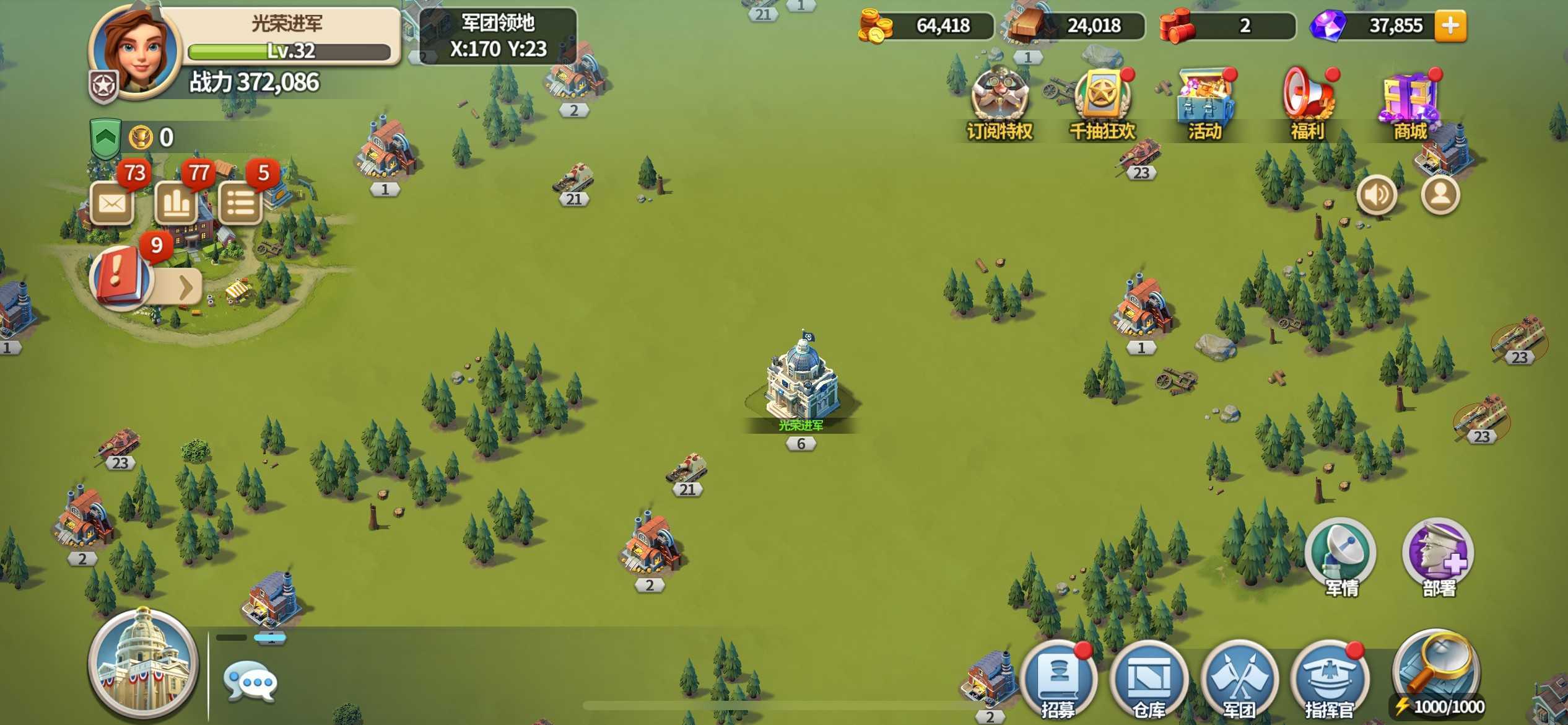Add gems with the orange plus button
The image size is (1568, 725).
(x=1450, y=25)
